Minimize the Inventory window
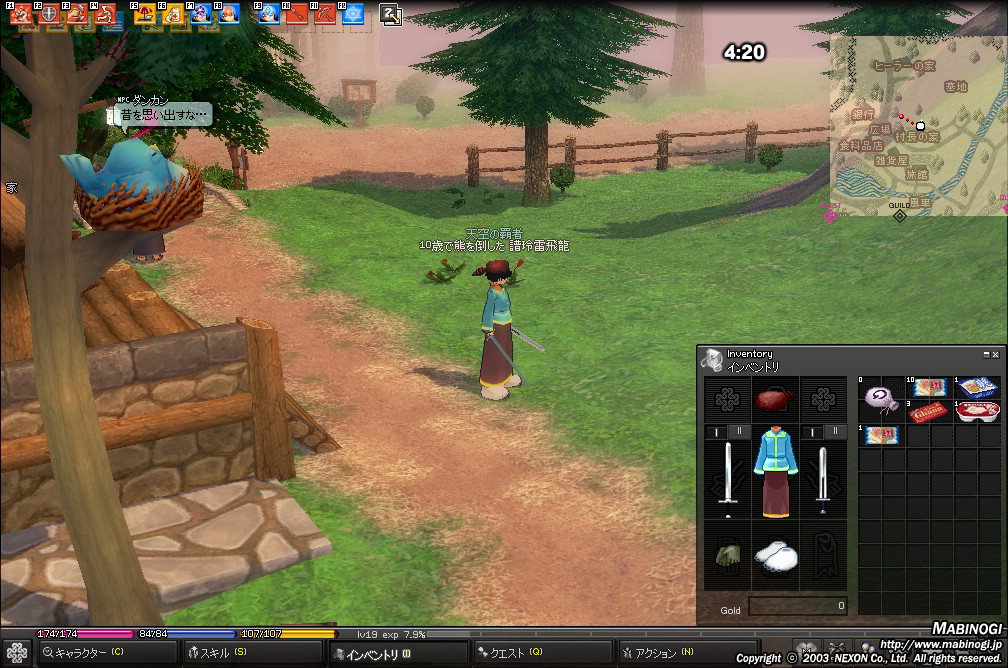Viewport: 1008px width, 668px height. click(985, 354)
